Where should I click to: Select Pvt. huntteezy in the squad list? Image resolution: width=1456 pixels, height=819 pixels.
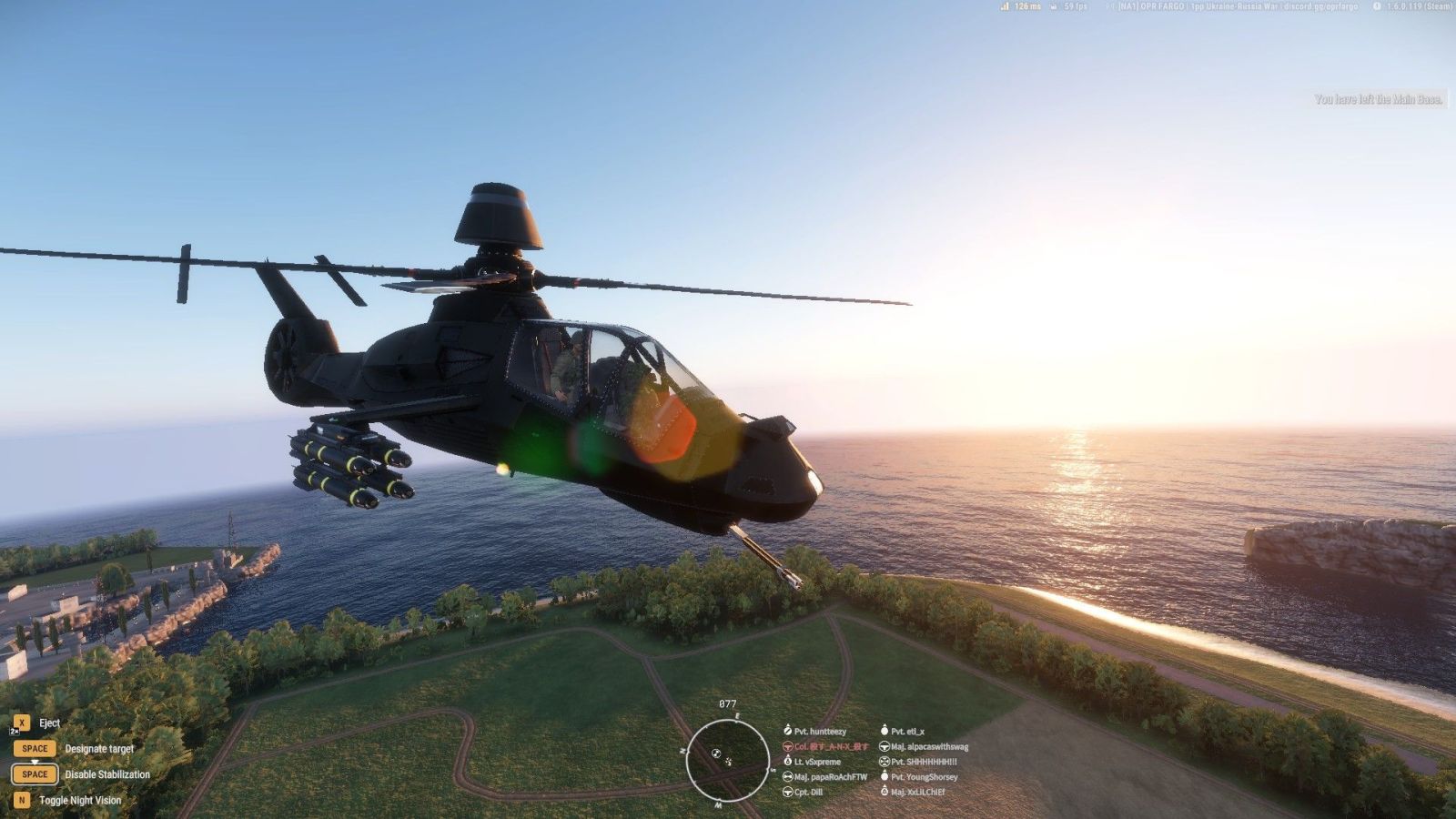pyautogui.click(x=819, y=731)
